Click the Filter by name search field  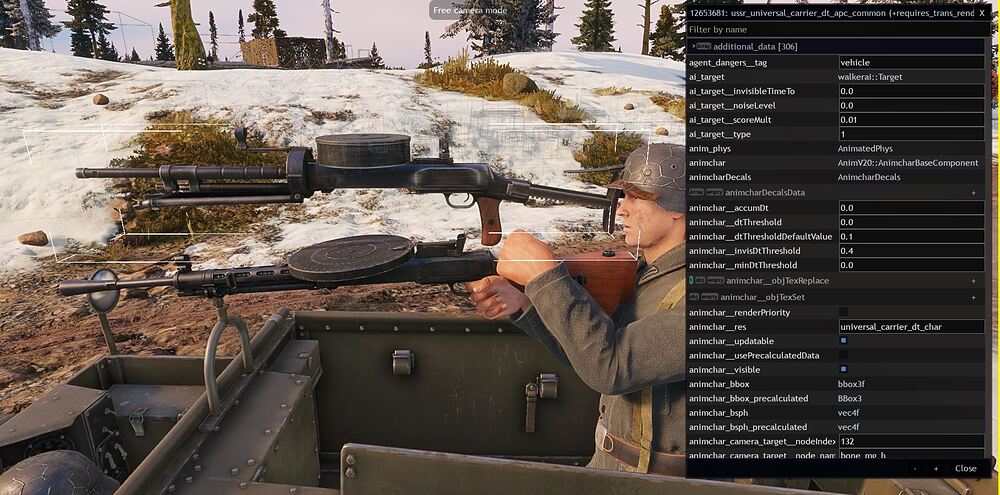click(x=835, y=30)
